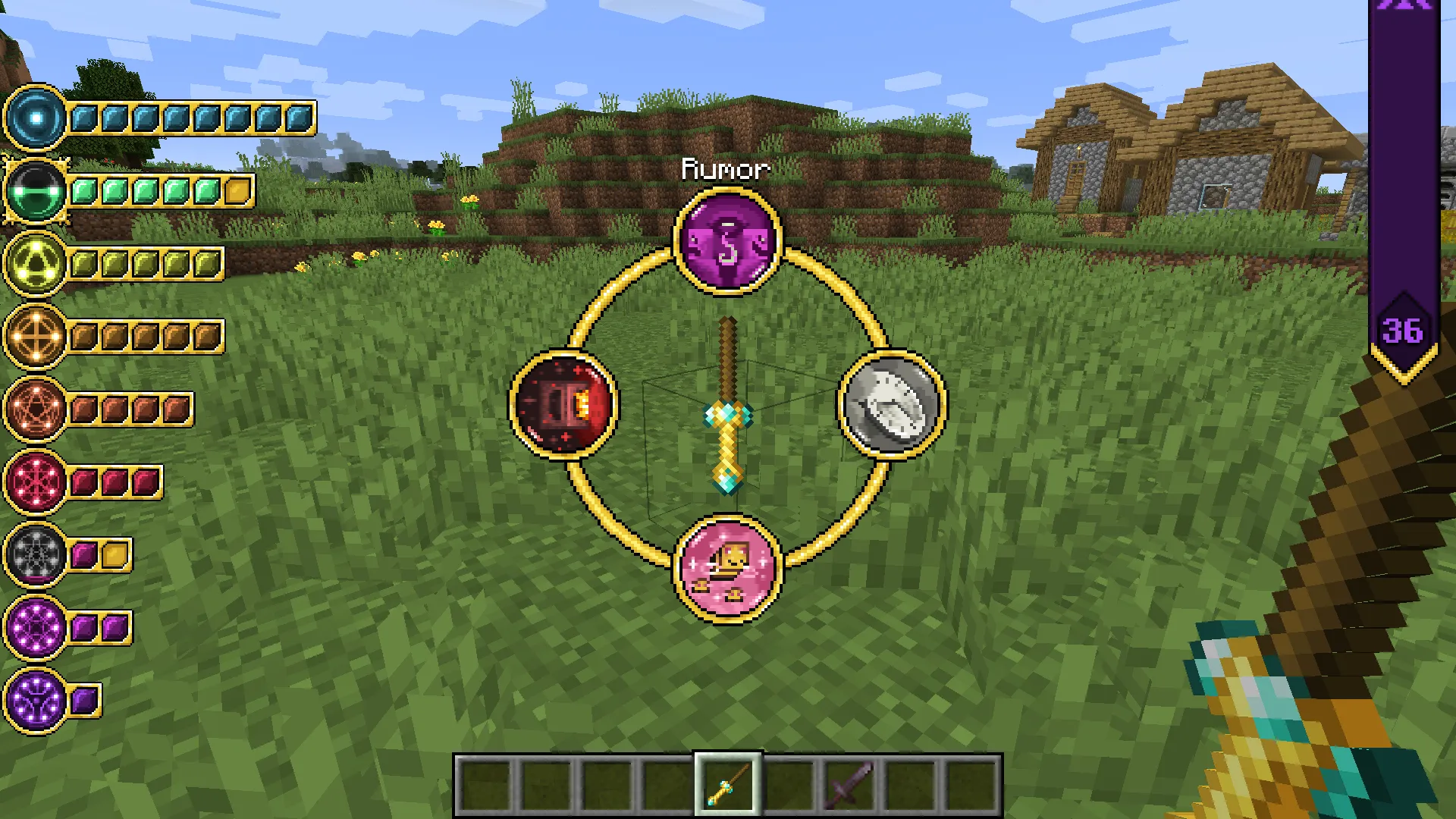Click the Rumor spell name label
The height and width of the screenshot is (819, 1456).
pos(726,170)
